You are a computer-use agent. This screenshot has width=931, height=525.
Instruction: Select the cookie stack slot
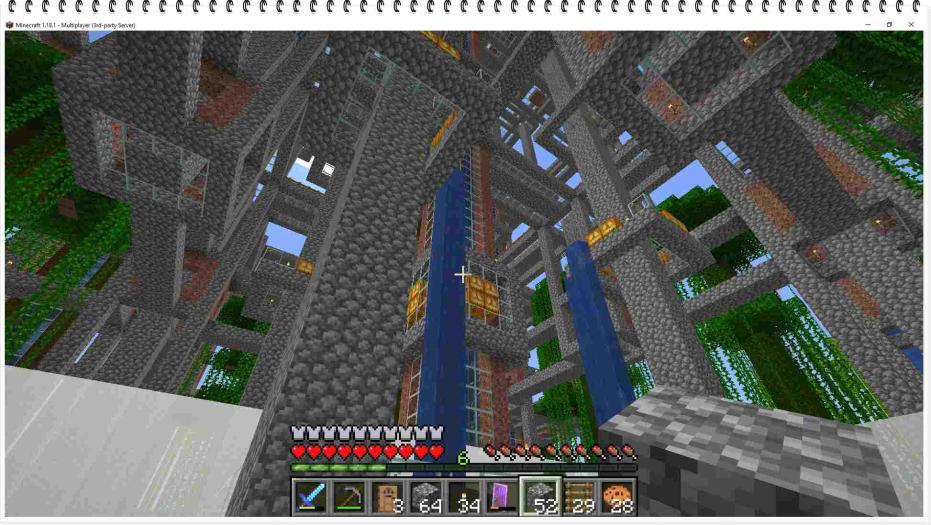[616, 497]
